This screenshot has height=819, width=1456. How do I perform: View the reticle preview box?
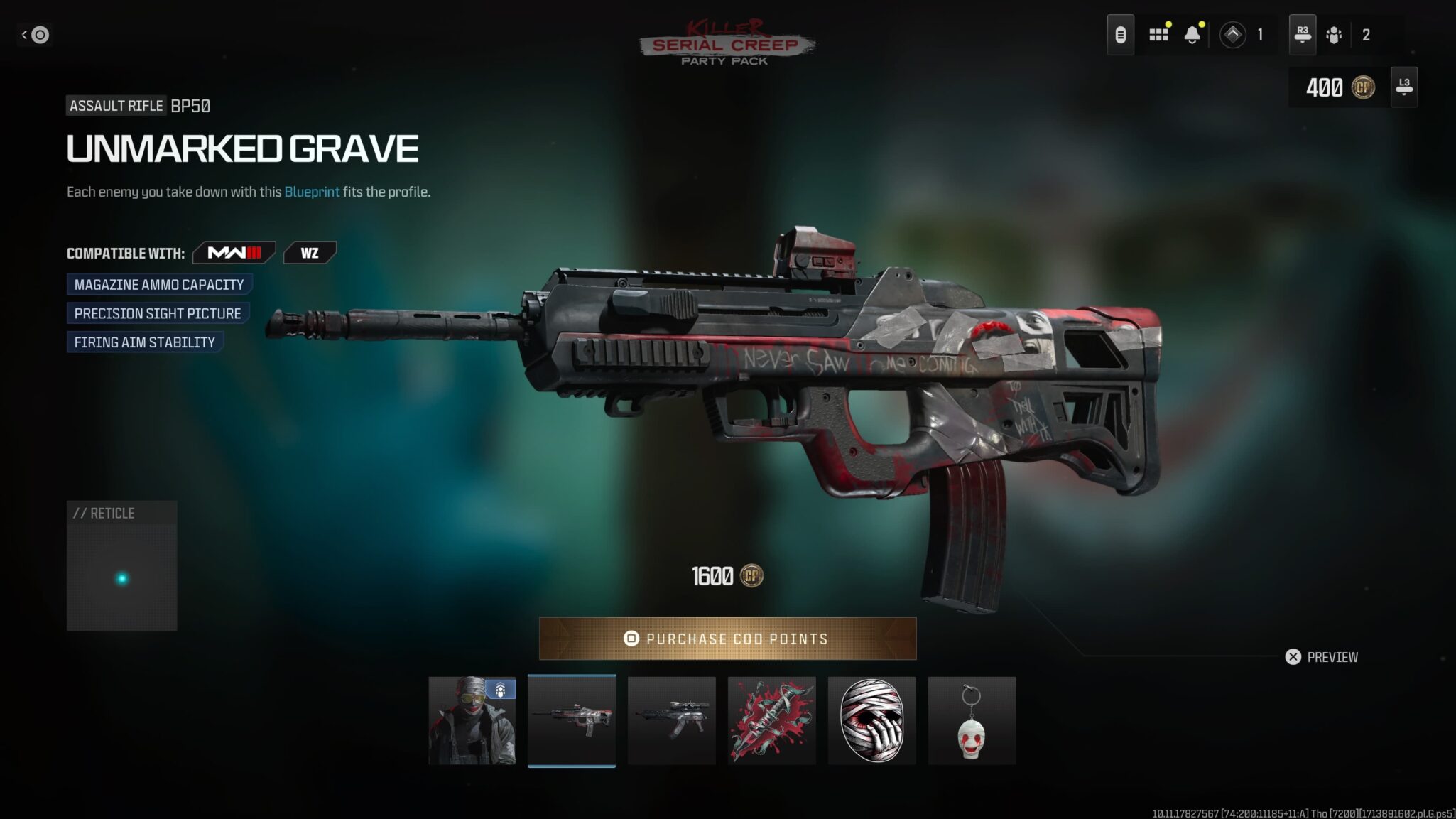[122, 566]
